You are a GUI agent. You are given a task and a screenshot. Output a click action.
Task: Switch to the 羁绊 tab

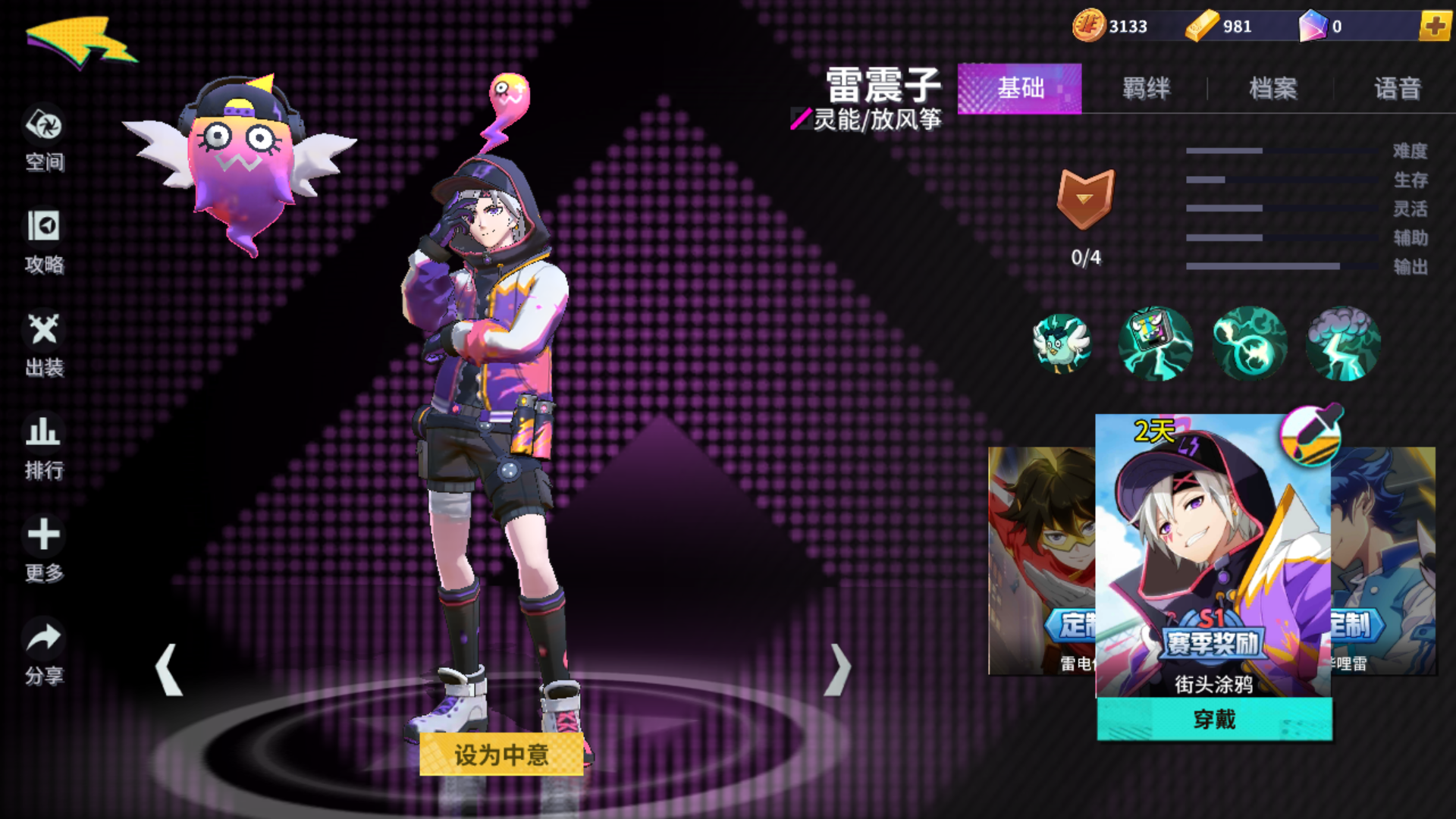pyautogui.click(x=1146, y=89)
